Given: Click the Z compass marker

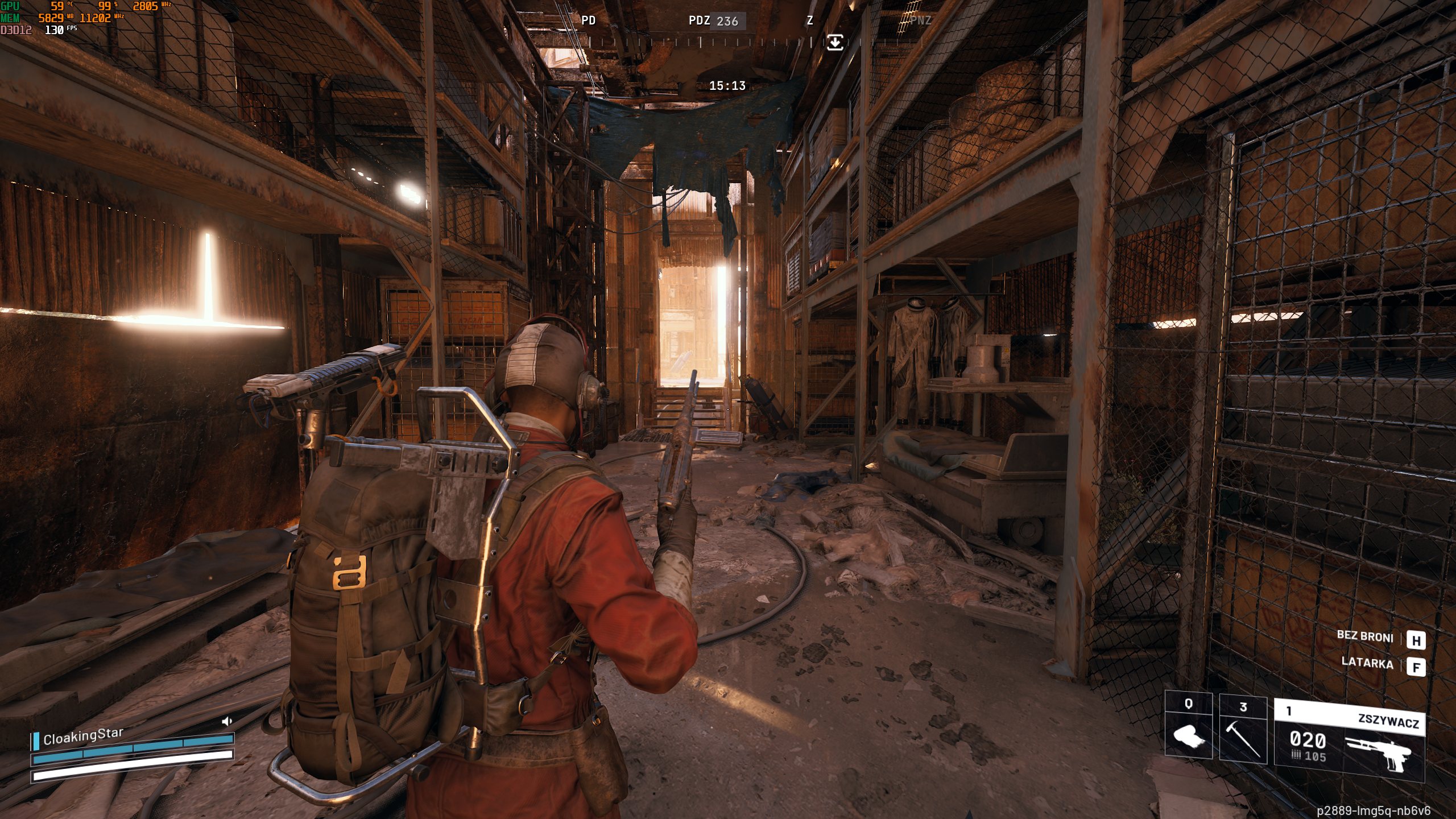Looking at the screenshot, I should (809, 22).
